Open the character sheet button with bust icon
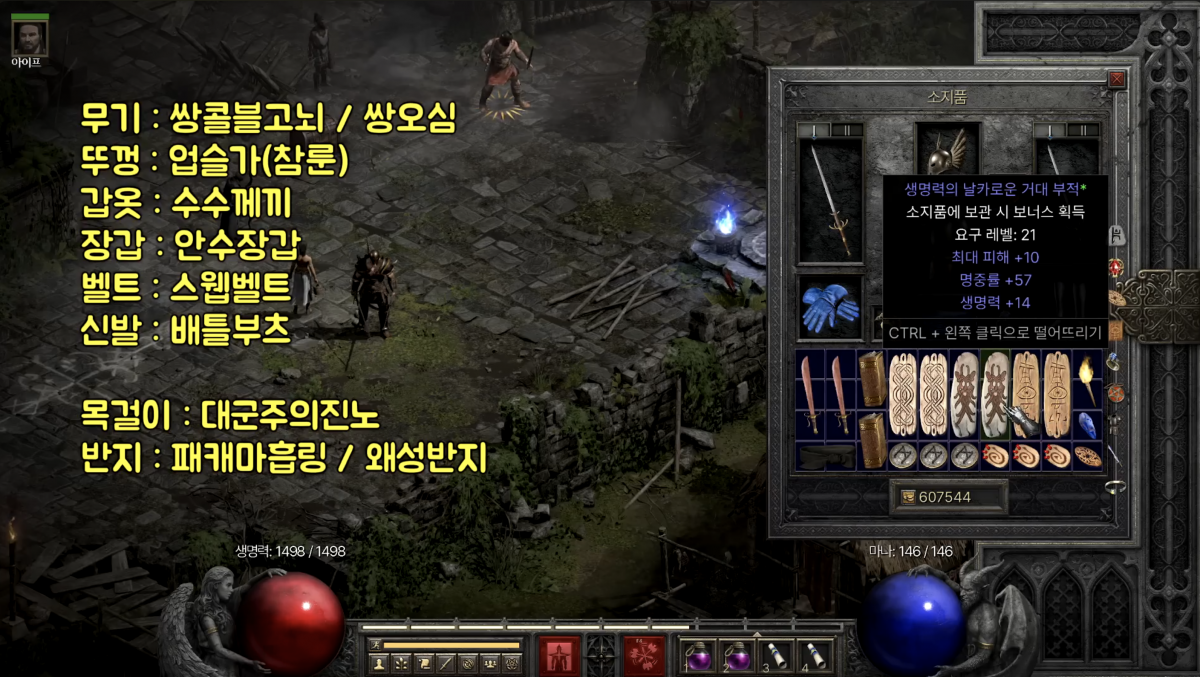This screenshot has height=677, width=1200. [x=379, y=662]
